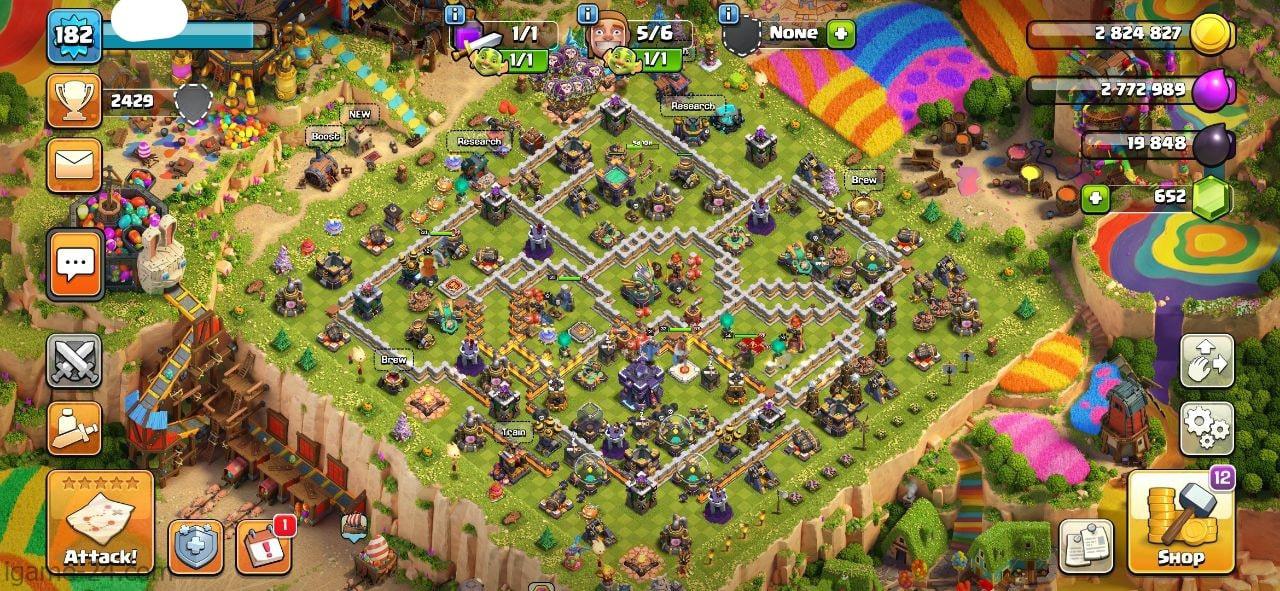Tap the Attack! button
1280x591 pixels.
click(x=100, y=521)
